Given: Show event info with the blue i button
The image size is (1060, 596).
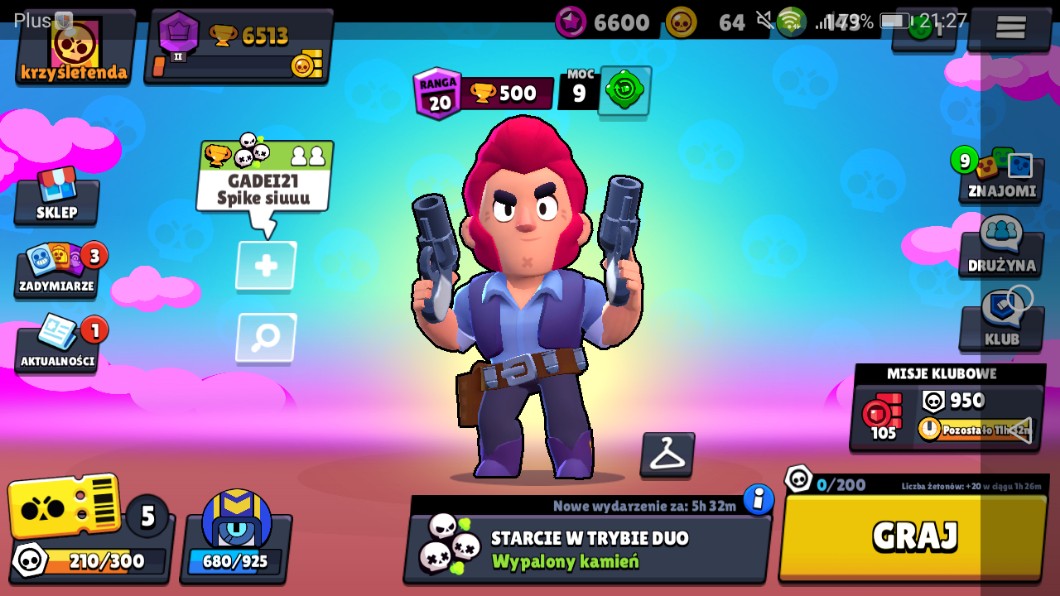Looking at the screenshot, I should pos(758,498).
